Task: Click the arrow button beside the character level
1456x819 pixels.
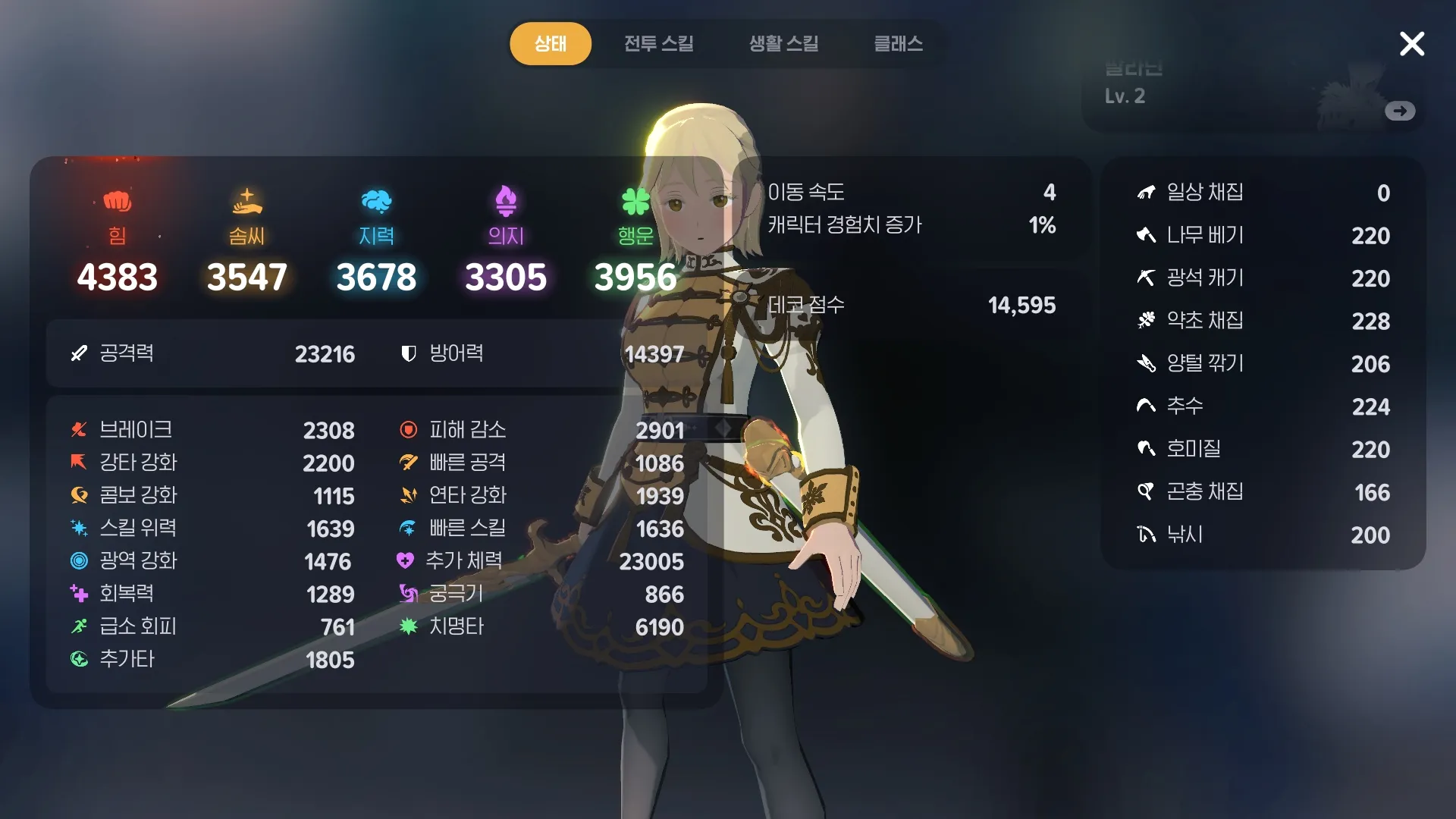Action: [x=1400, y=111]
